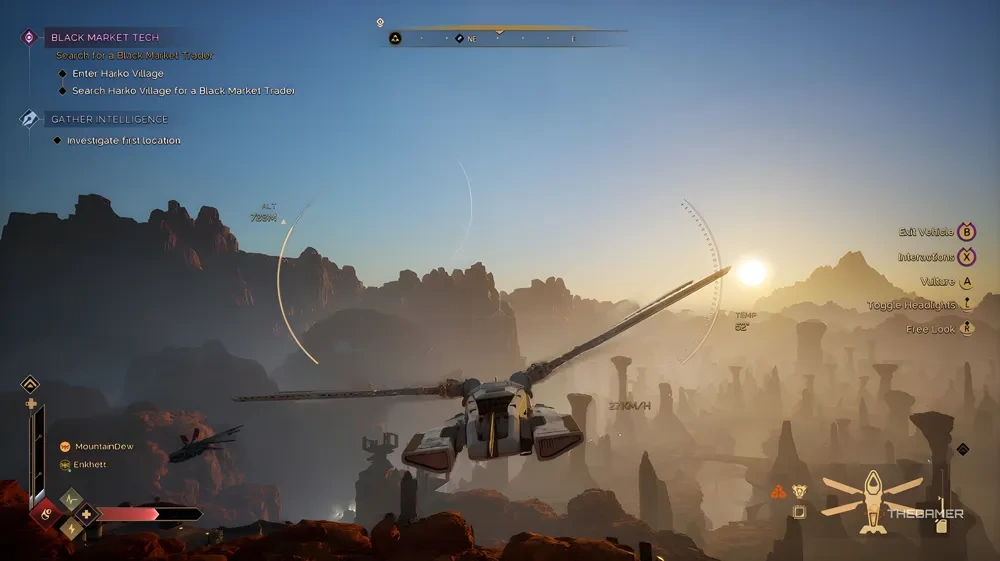Click the red diamond ability icon
The height and width of the screenshot is (561, 1000).
[44, 513]
